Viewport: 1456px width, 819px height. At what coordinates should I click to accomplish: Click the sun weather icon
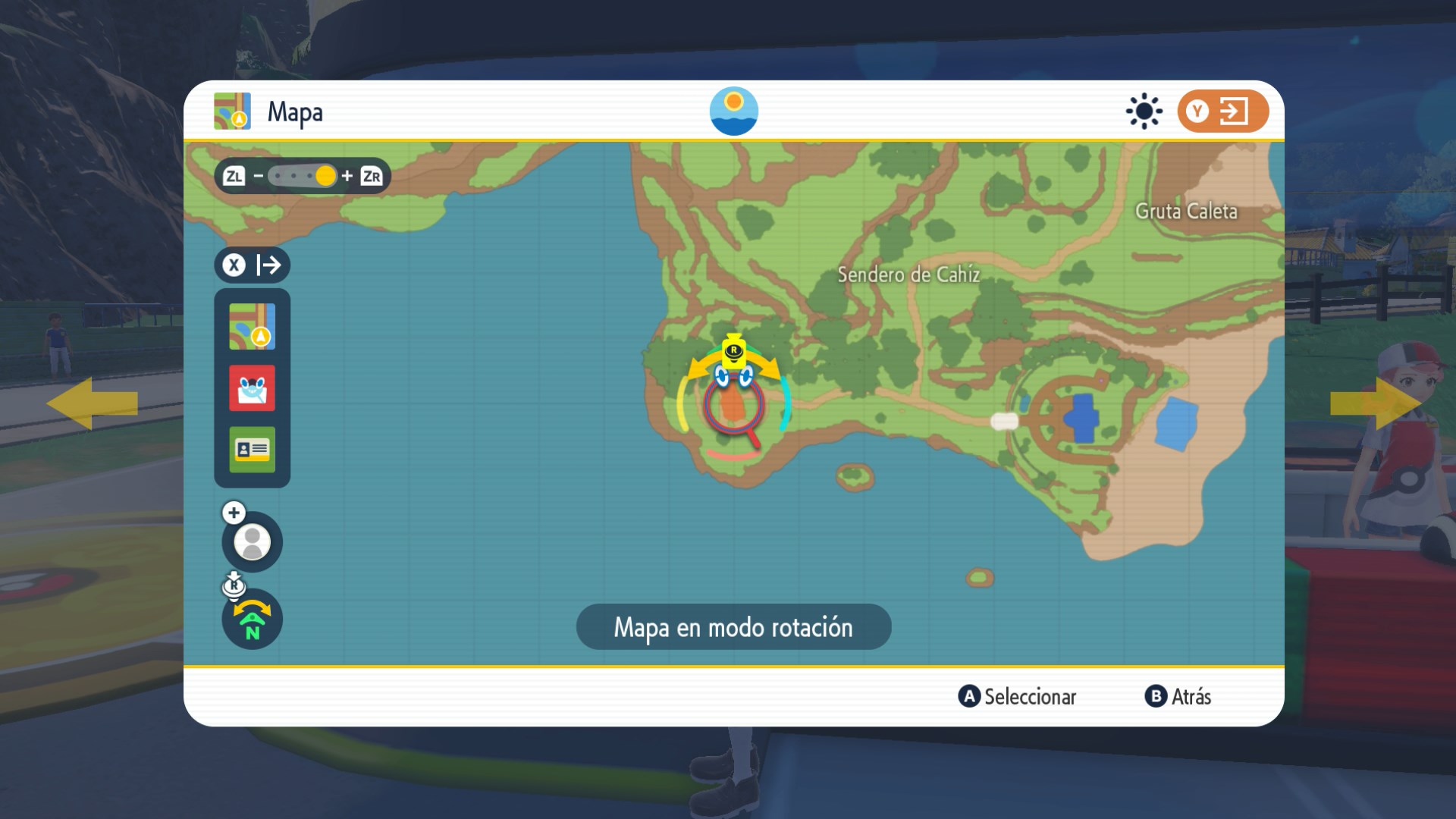coord(1144,111)
